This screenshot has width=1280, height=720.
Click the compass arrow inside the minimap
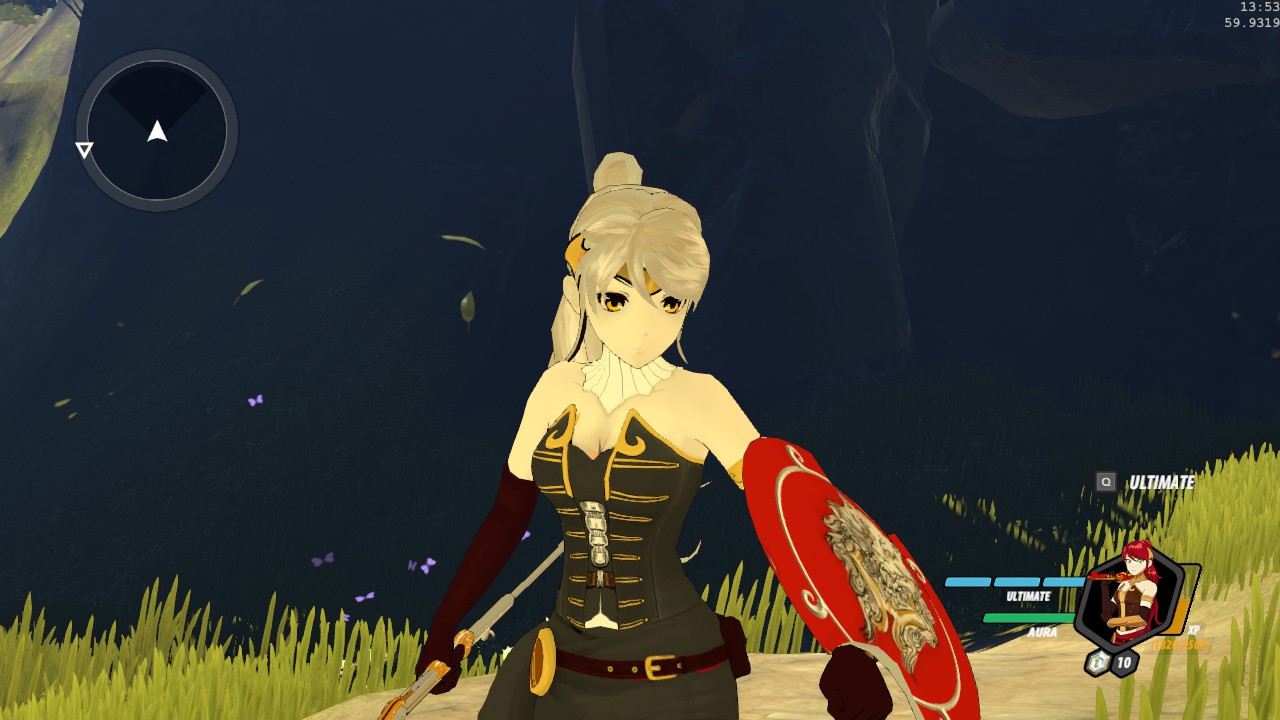pos(157,130)
